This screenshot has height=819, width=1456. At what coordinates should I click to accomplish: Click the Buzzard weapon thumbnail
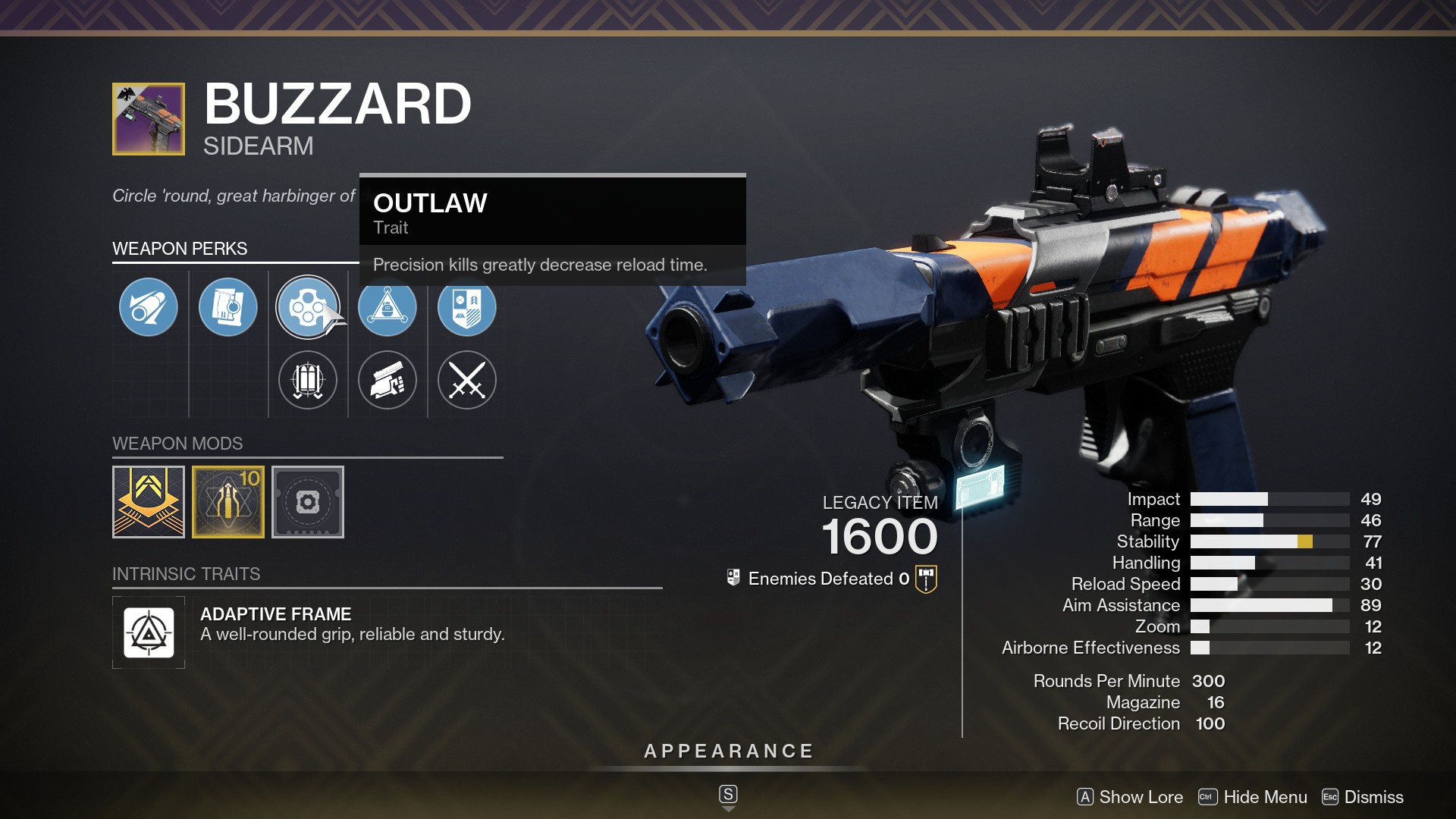[149, 119]
